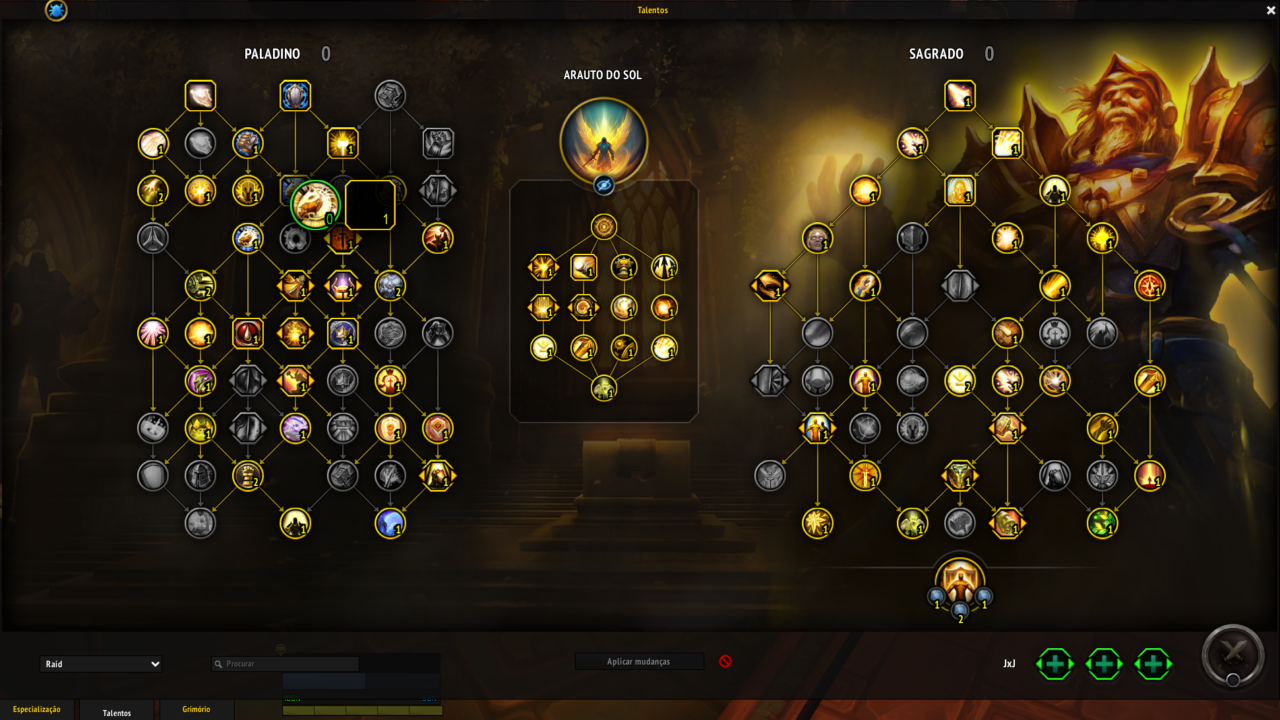Select the top node in the Arauto do Sol tree
1280x720 pixels.
(x=604, y=227)
